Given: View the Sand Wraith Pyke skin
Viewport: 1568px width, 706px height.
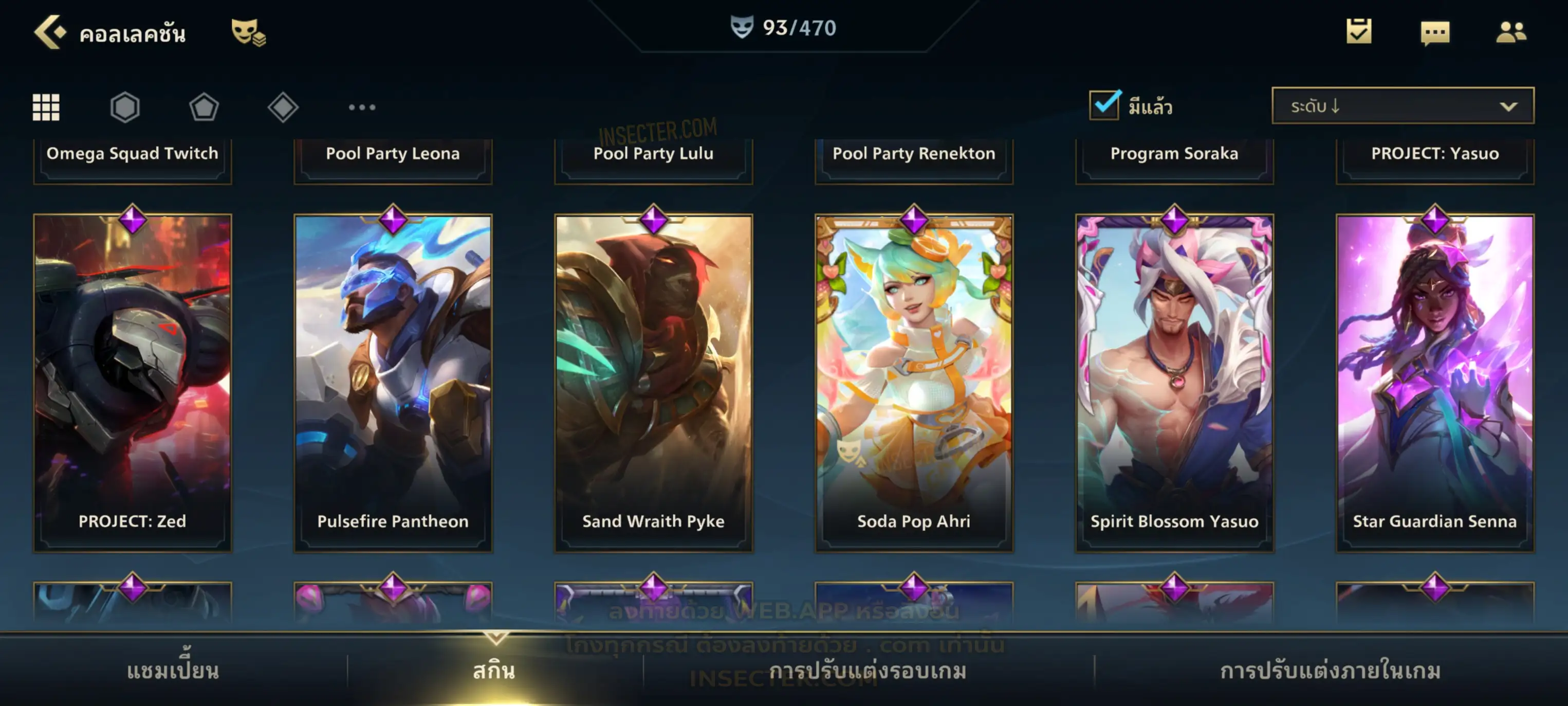Looking at the screenshot, I should point(654,383).
